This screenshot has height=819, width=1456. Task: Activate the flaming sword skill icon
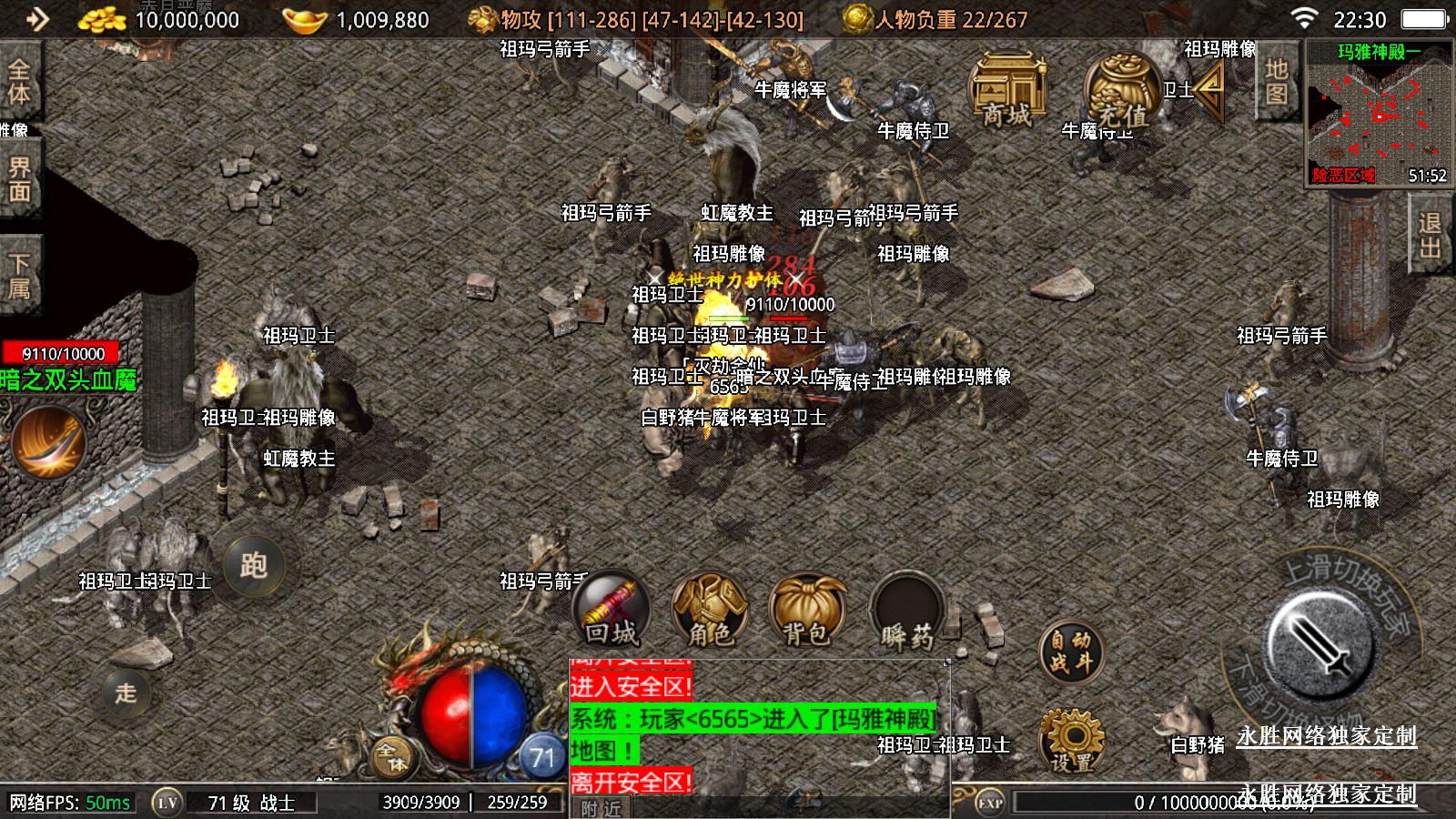click(48, 442)
